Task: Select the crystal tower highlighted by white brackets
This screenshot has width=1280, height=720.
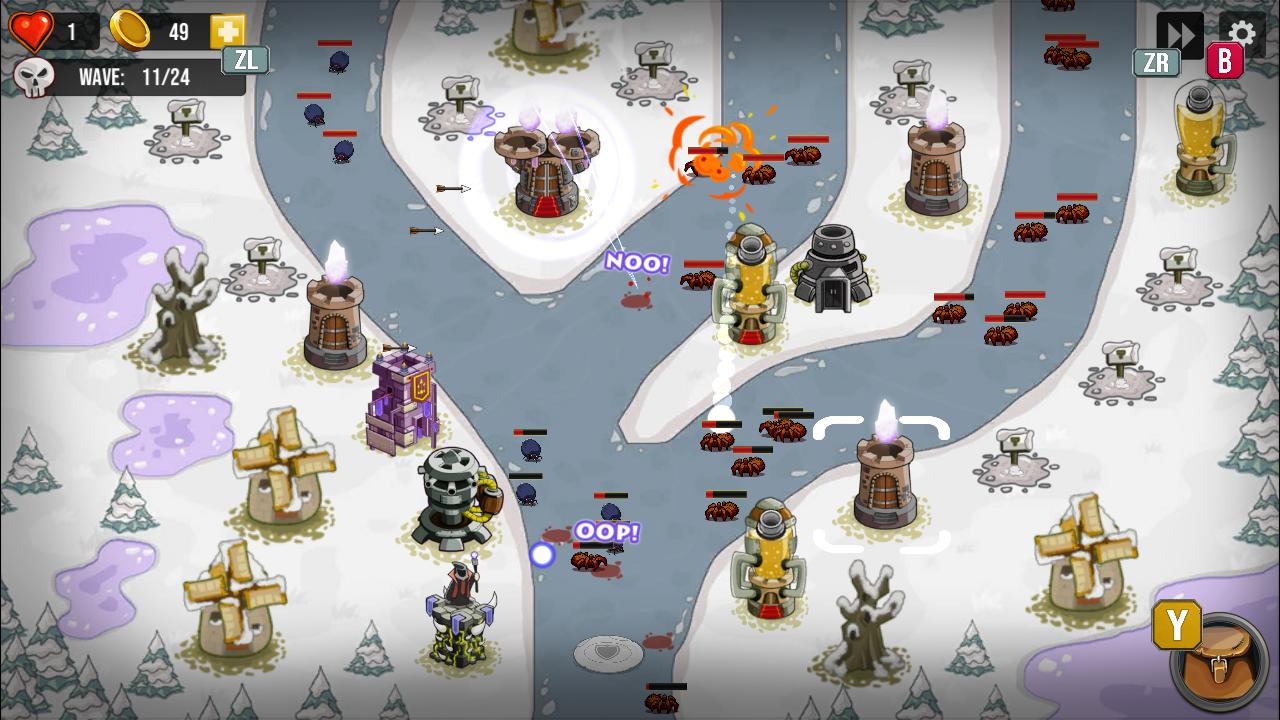Action: [885, 480]
